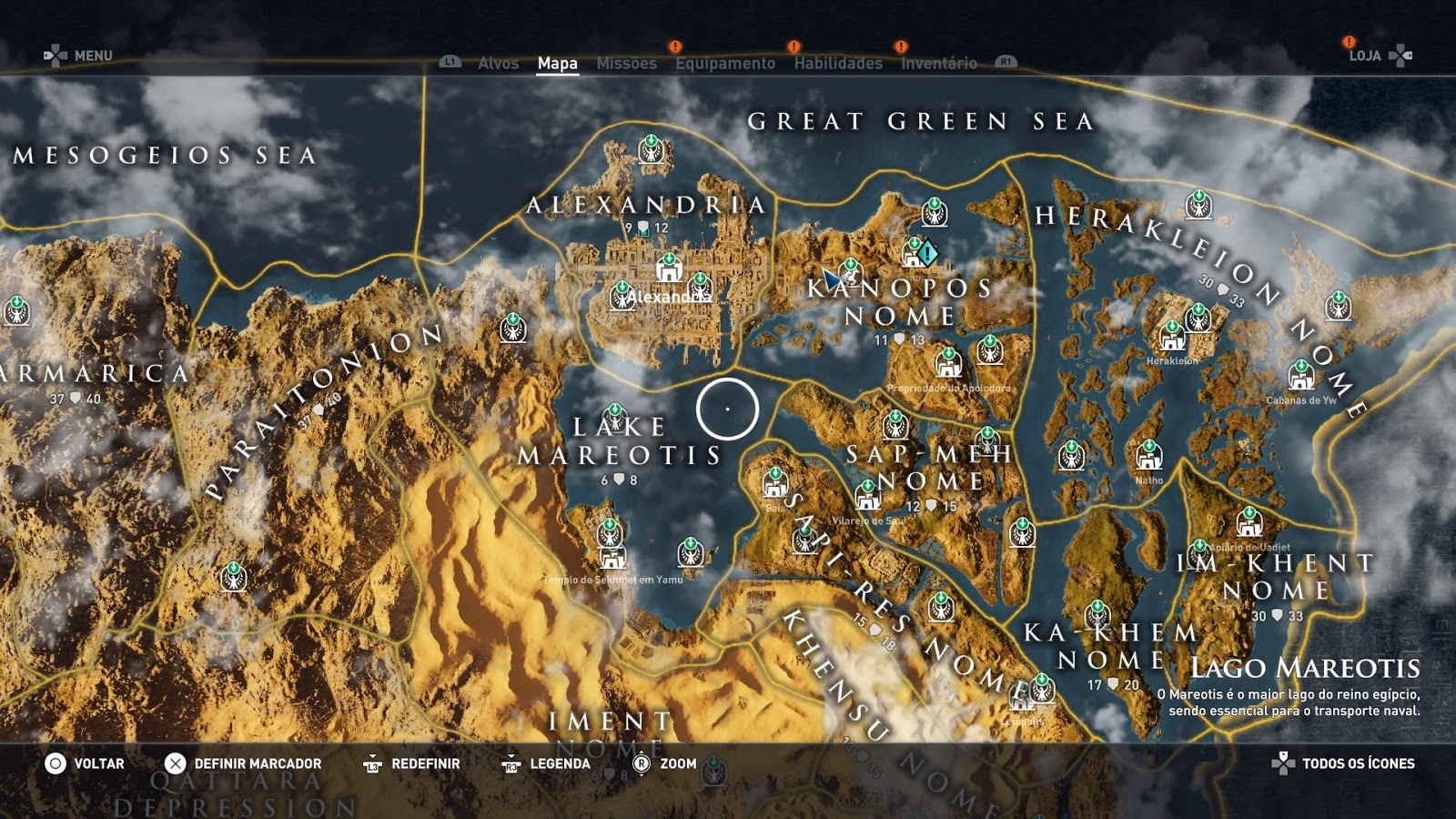
Task: Select the Alexandria fast travel marker
Action: 669,268
